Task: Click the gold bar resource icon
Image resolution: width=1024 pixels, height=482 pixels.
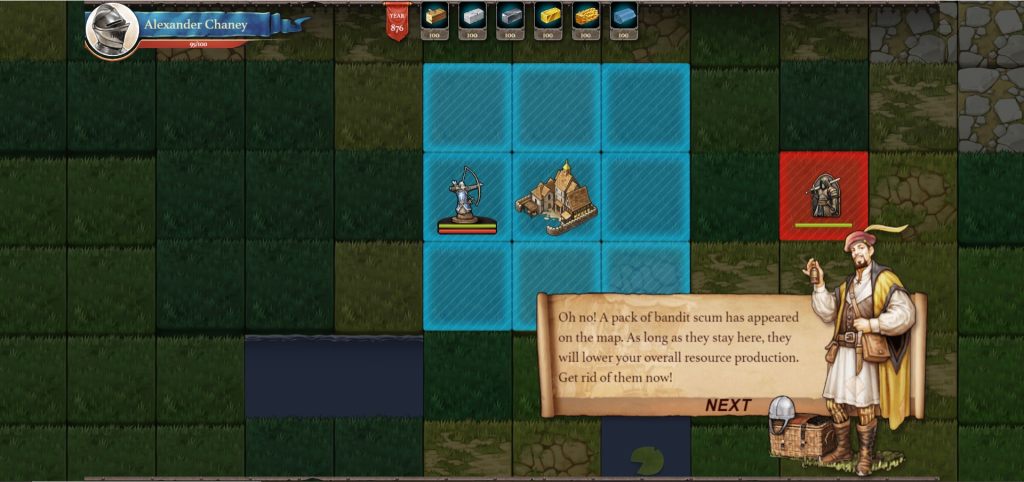Action: (548, 16)
